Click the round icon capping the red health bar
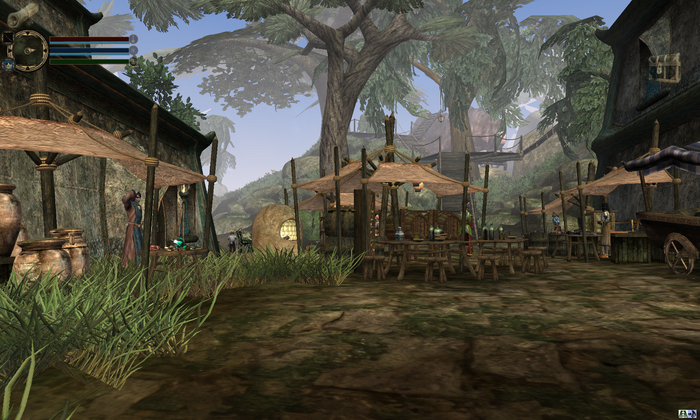This screenshot has height=420, width=700. click(133, 39)
